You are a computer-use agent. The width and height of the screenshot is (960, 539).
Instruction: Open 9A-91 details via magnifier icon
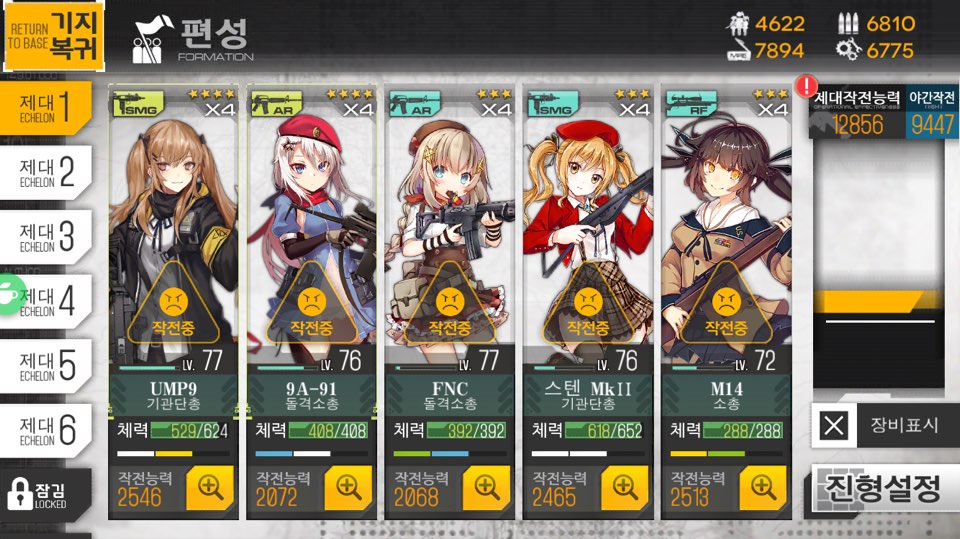(x=348, y=487)
